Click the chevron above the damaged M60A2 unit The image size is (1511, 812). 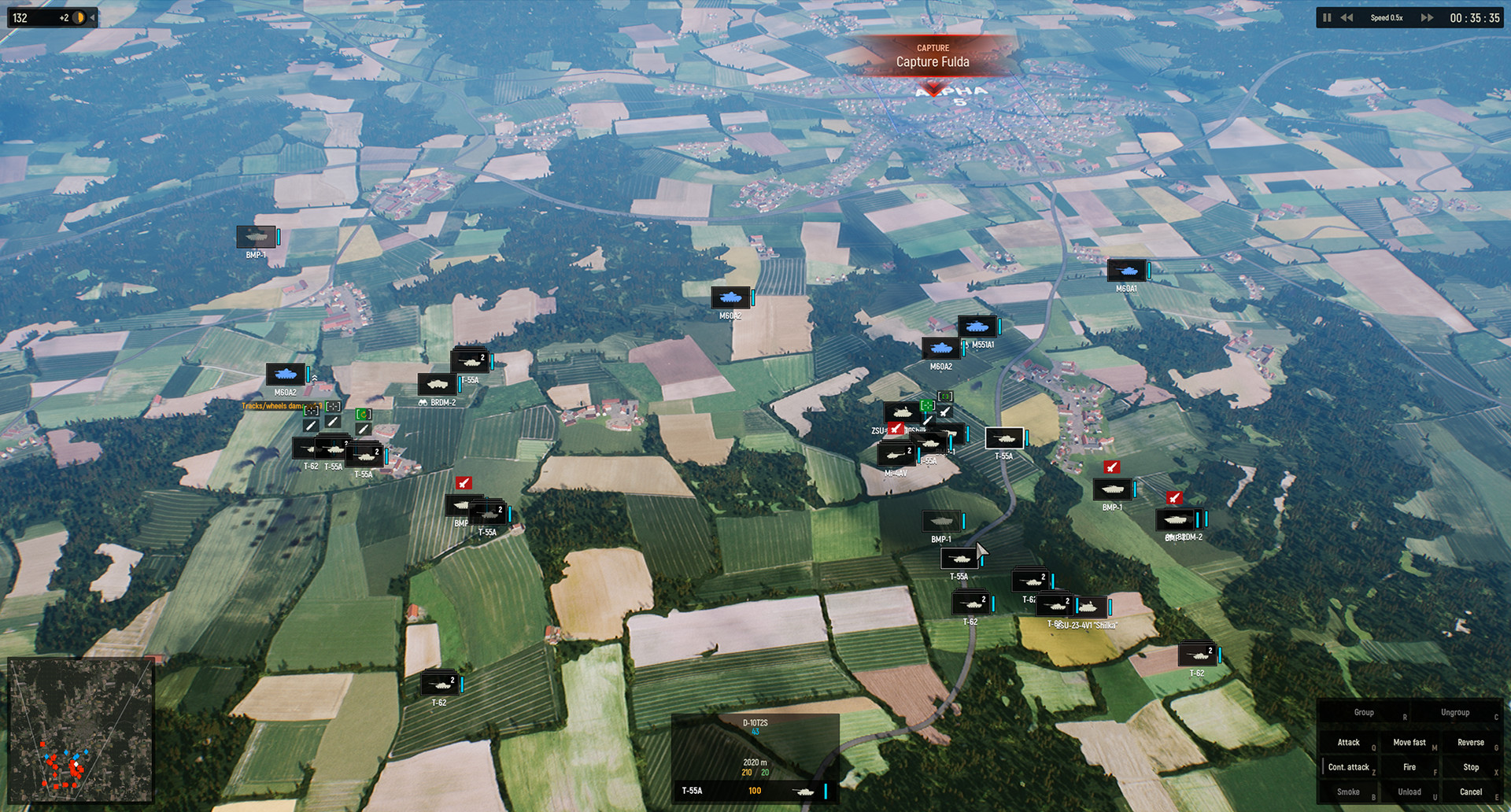pos(315,378)
